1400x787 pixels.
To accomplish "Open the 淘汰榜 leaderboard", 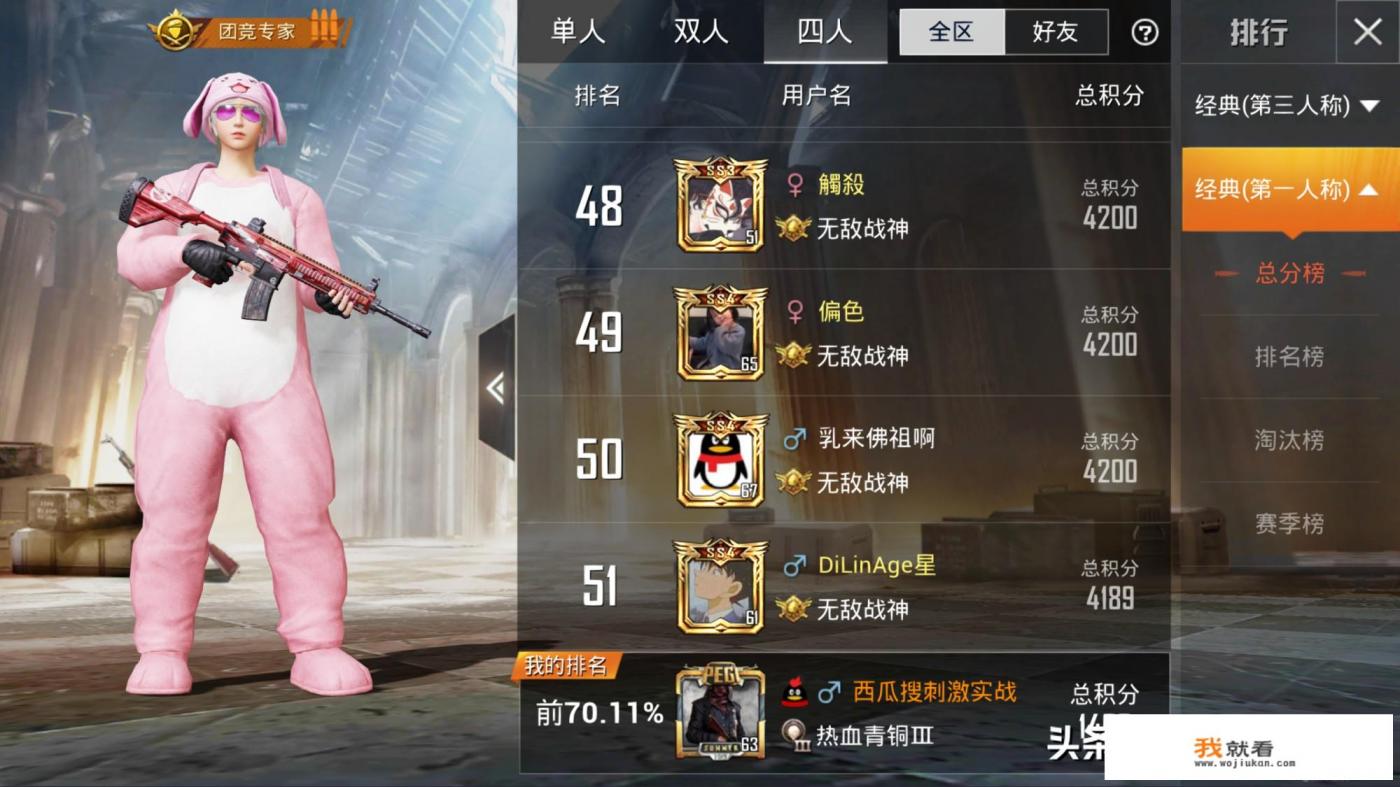I will pyautogui.click(x=1289, y=439).
